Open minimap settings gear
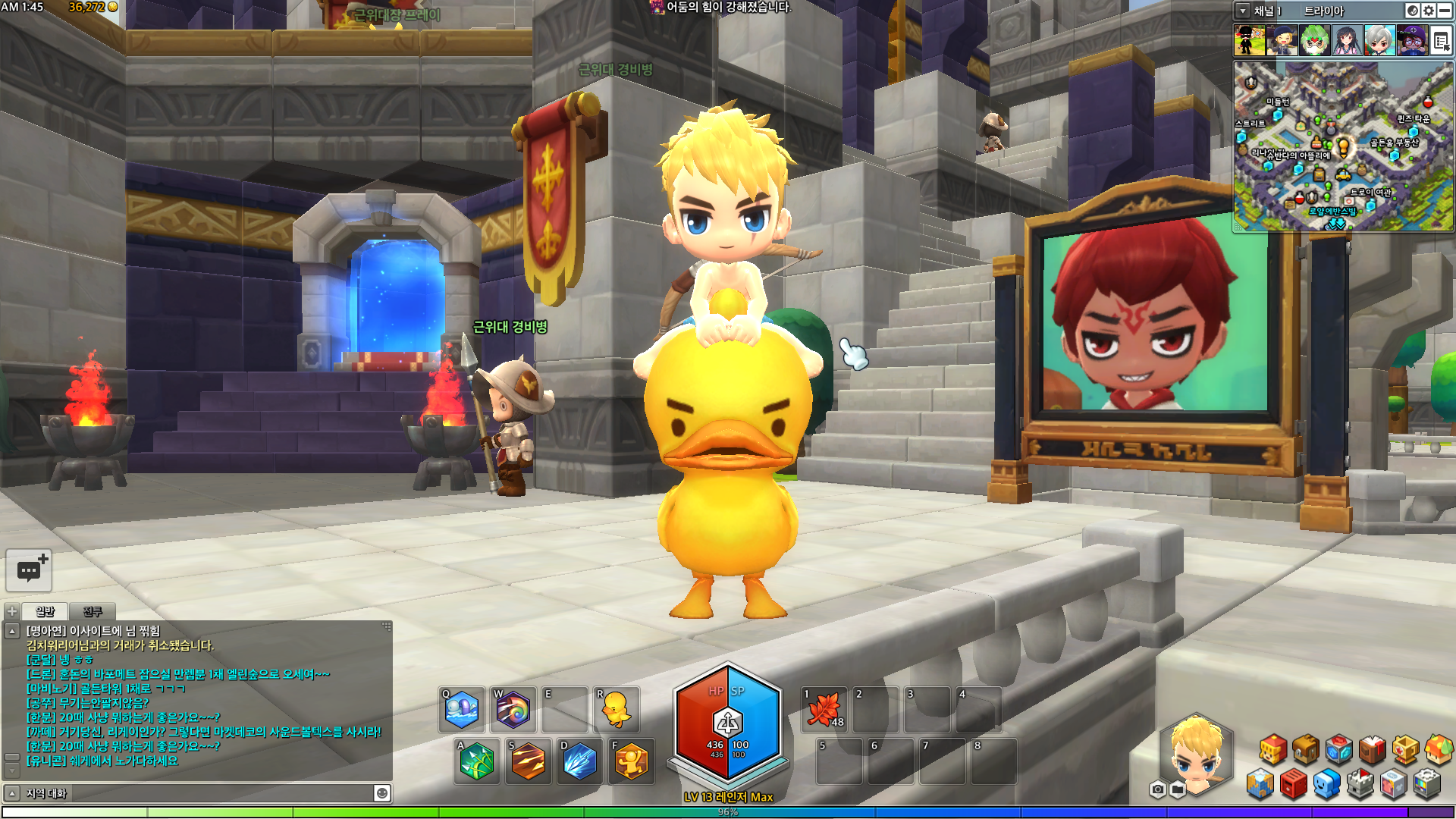The image size is (1456, 819). point(1429,11)
